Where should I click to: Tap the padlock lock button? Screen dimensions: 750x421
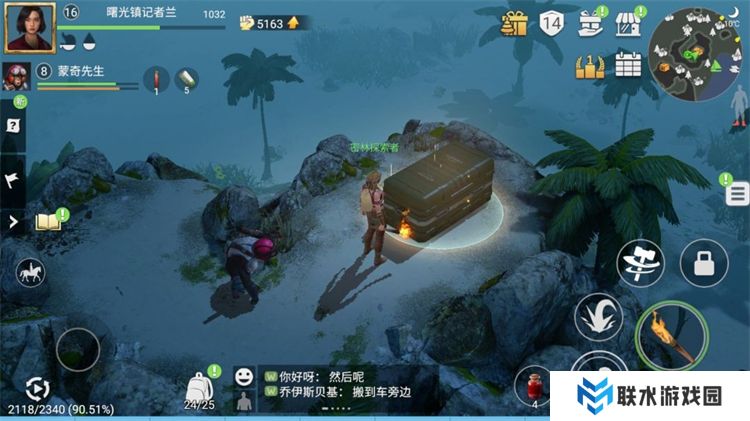(704, 263)
